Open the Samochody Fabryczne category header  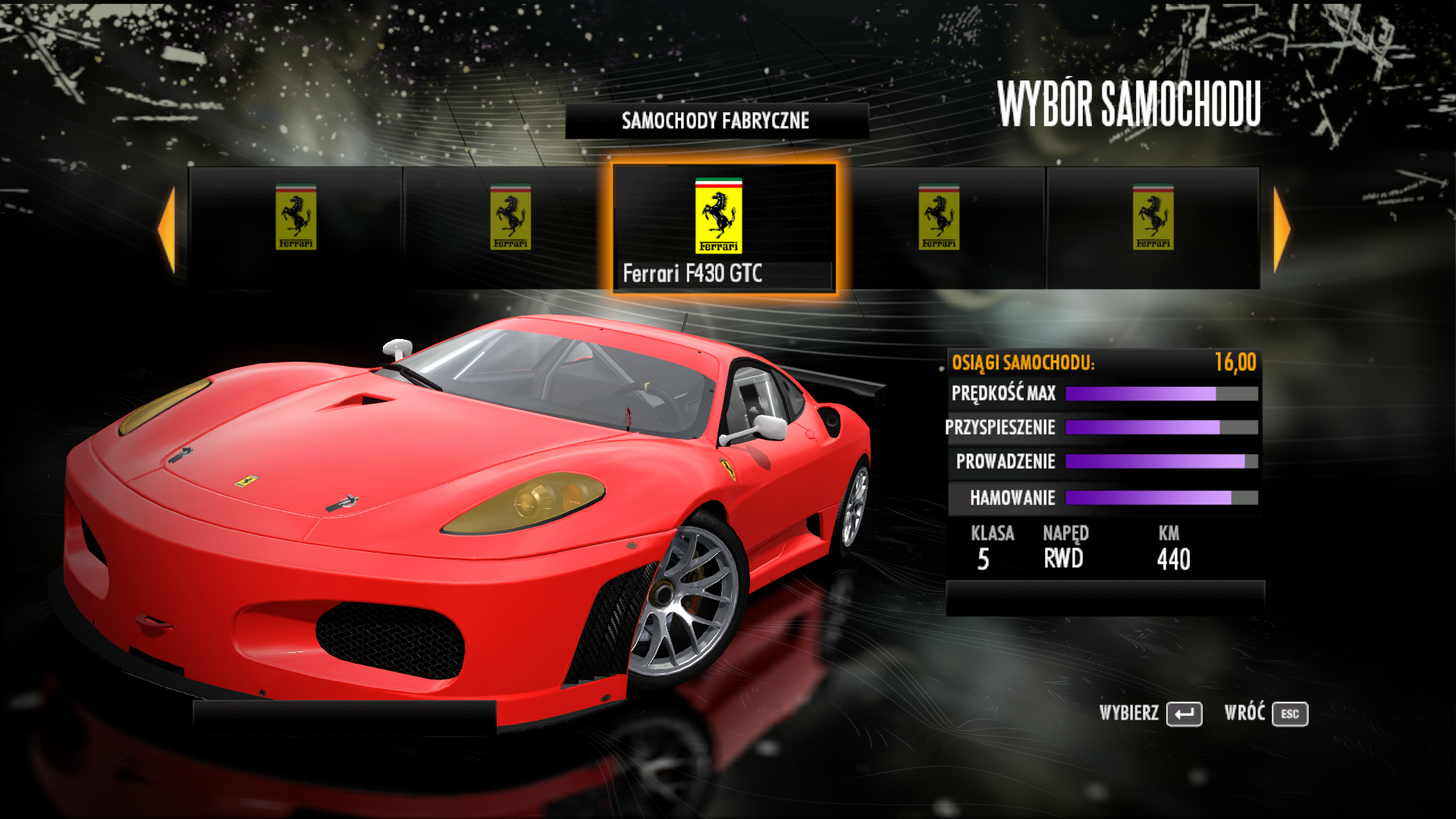tap(716, 121)
